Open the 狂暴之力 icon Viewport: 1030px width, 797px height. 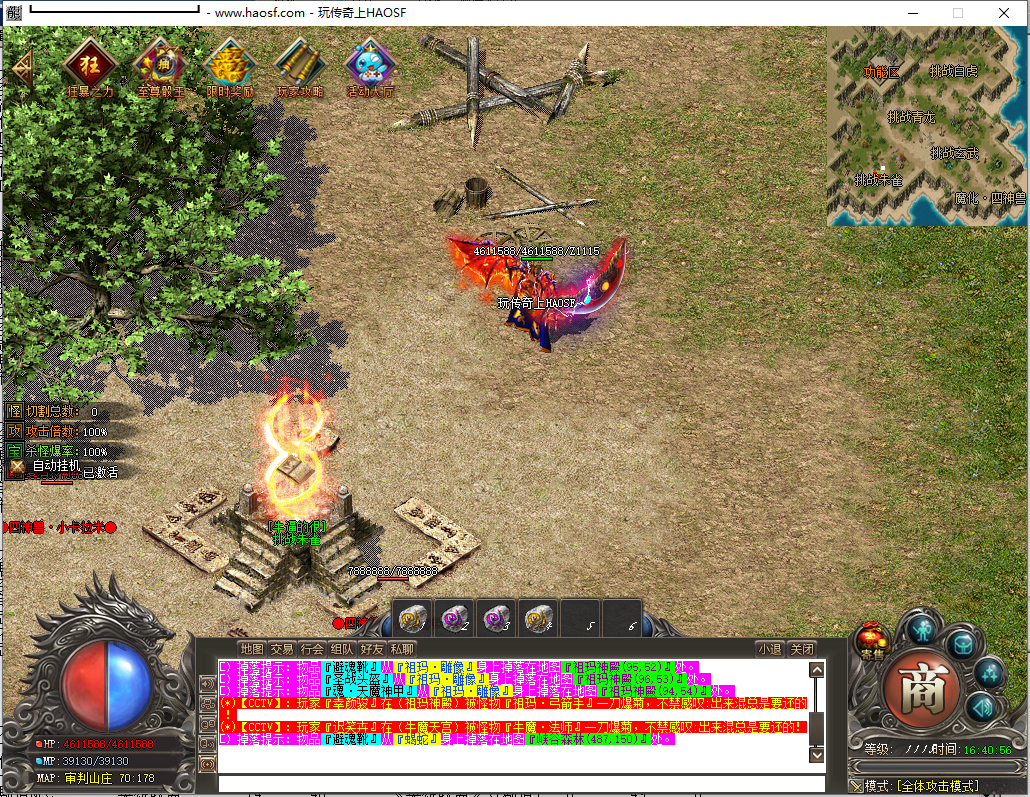point(89,64)
